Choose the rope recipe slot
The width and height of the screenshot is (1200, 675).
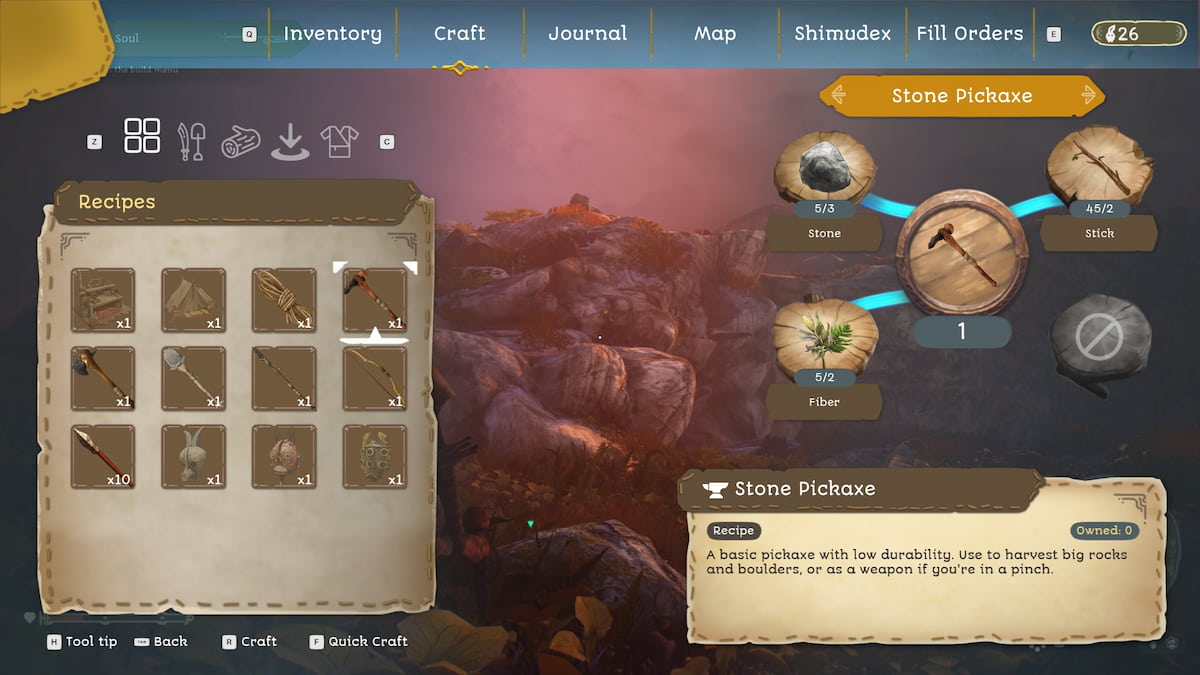point(284,299)
